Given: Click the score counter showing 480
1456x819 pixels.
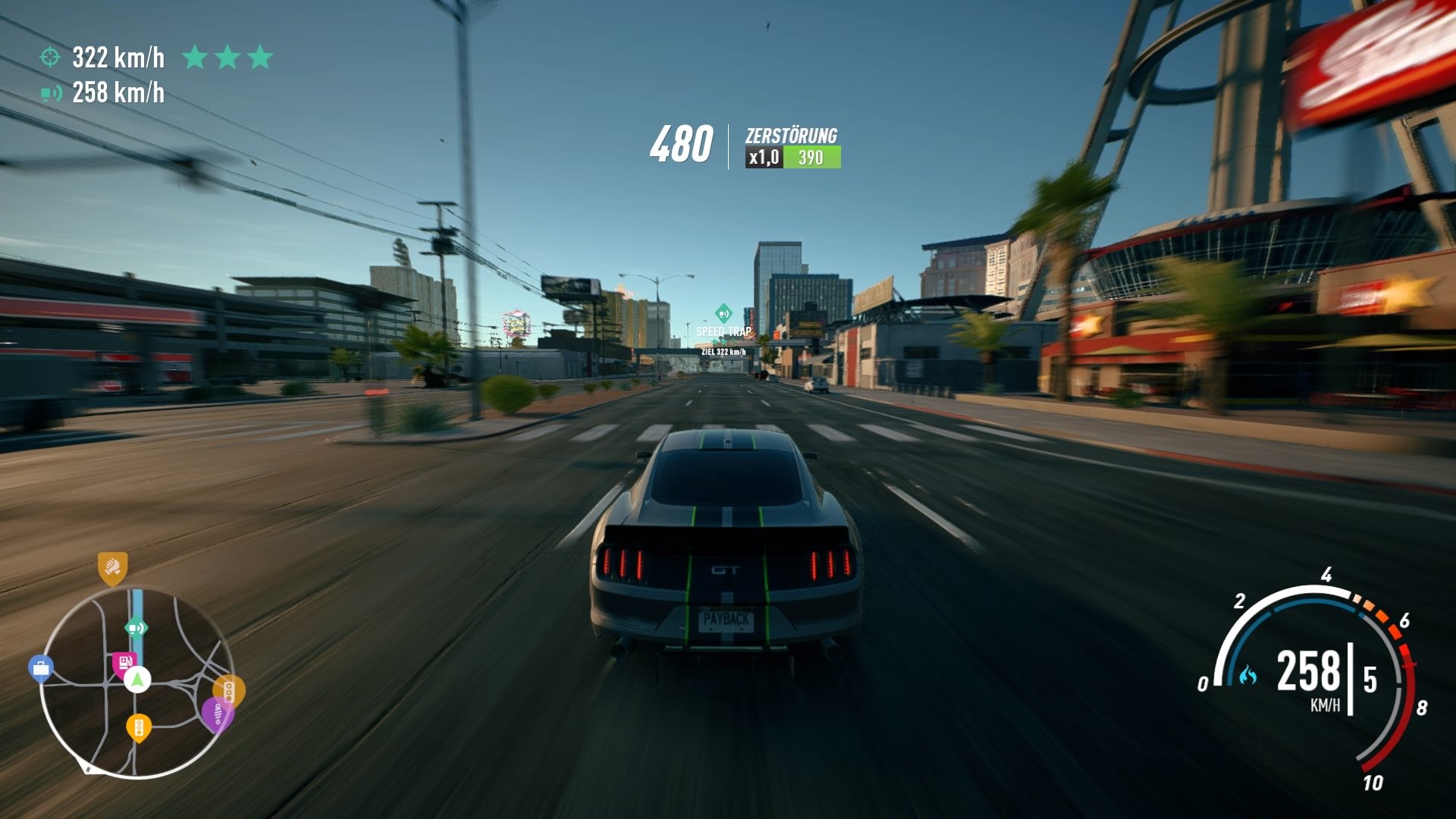Looking at the screenshot, I should [682, 144].
